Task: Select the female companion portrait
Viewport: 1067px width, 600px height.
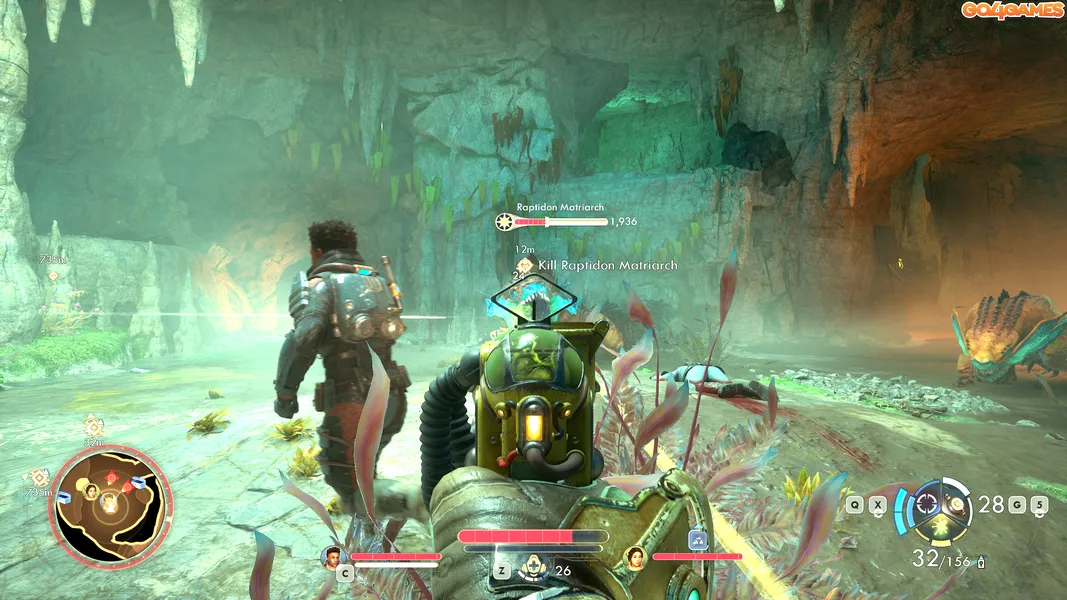Action: (633, 557)
